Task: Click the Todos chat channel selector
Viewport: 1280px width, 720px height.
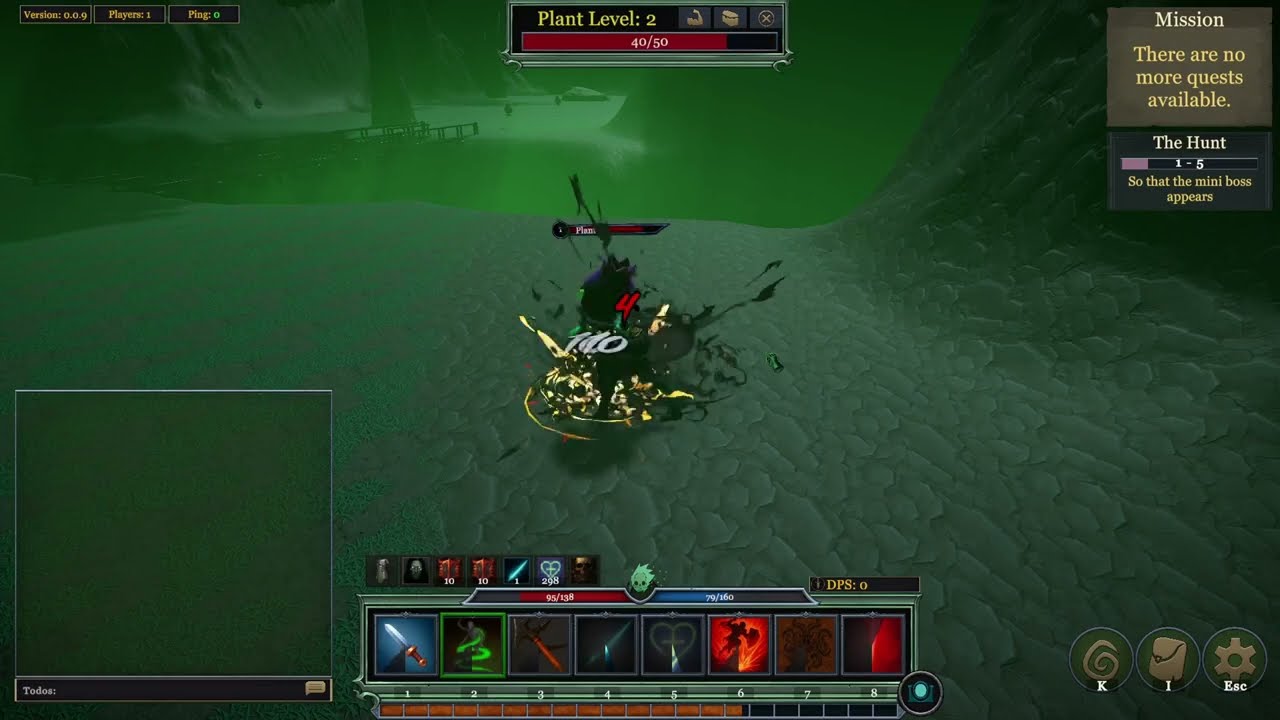Action: tap(40, 689)
